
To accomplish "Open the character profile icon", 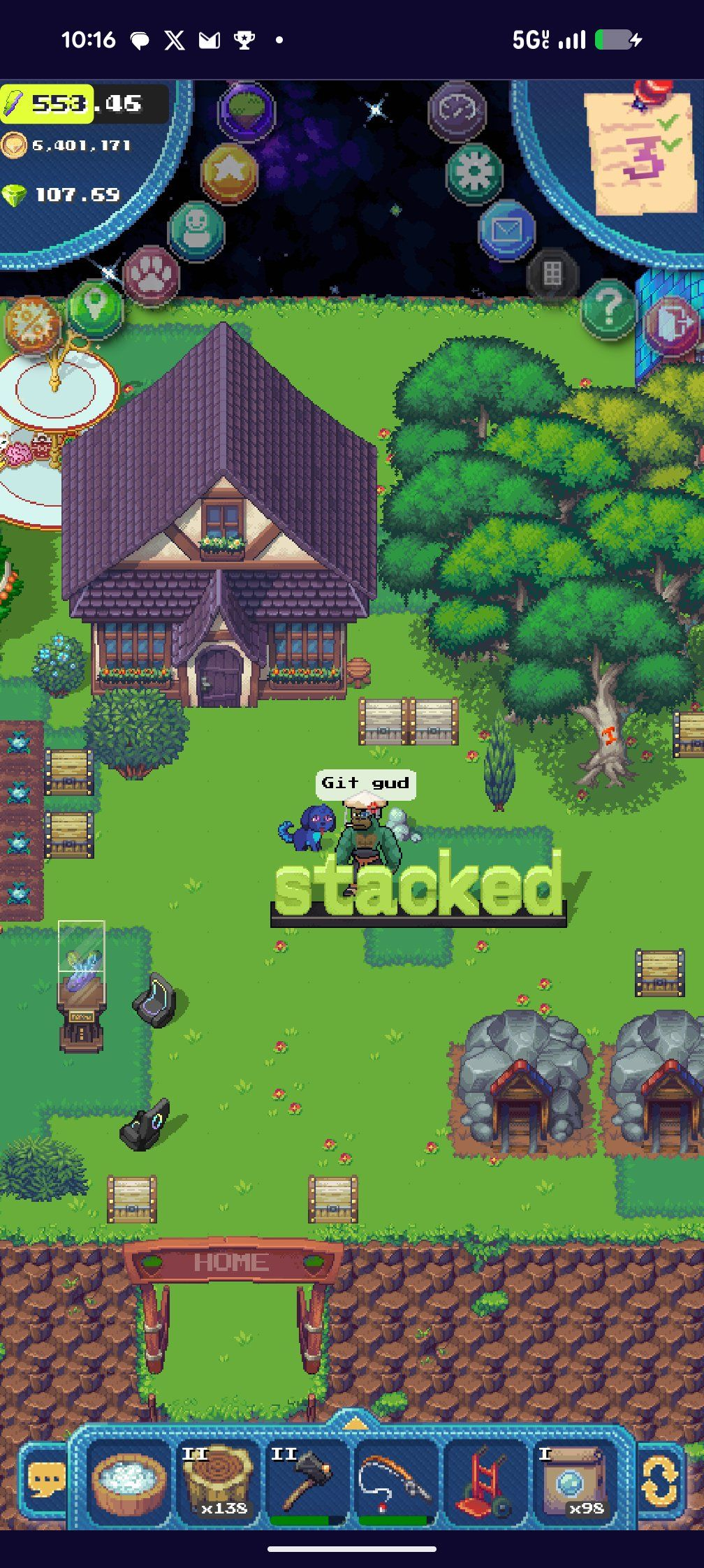I will [196, 229].
